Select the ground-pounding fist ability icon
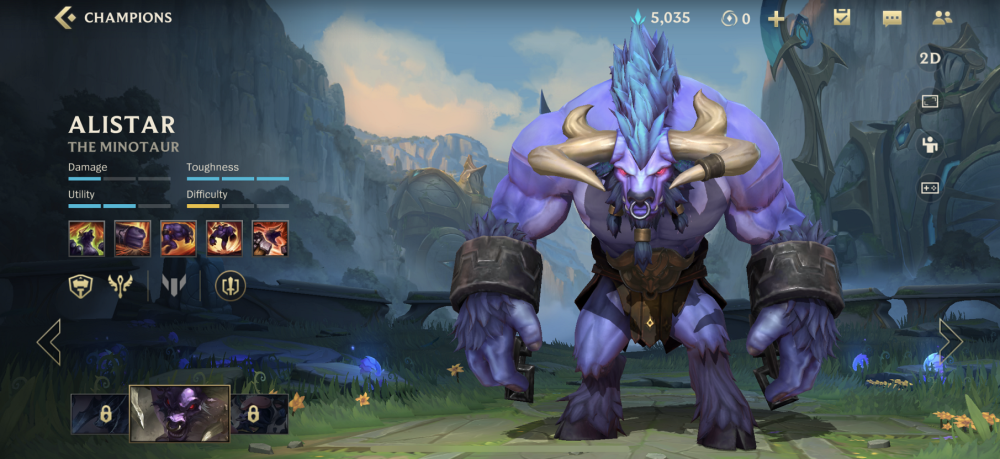The height and width of the screenshot is (459, 1000). click(132, 238)
